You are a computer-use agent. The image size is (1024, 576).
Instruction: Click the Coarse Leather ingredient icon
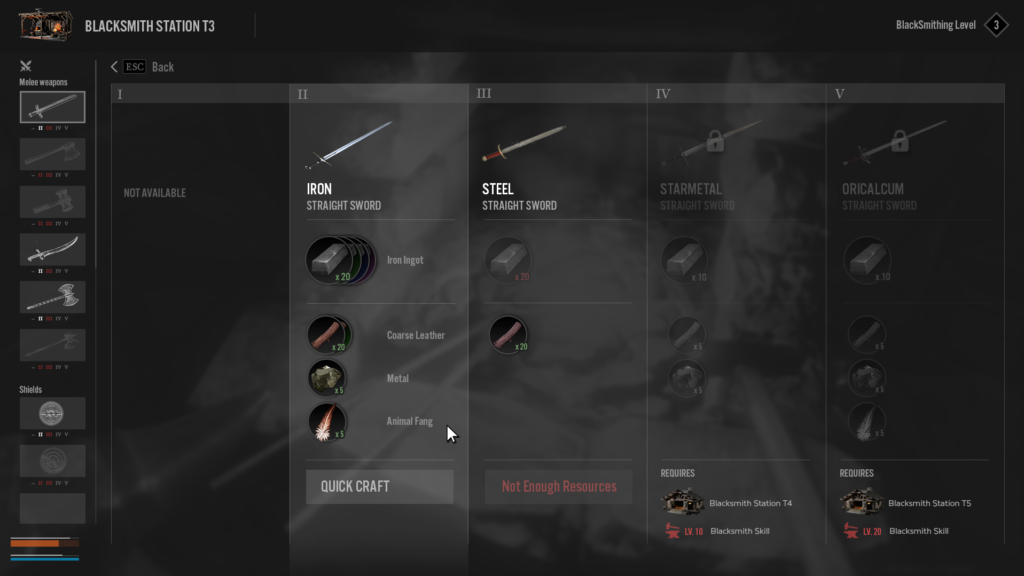(x=327, y=335)
